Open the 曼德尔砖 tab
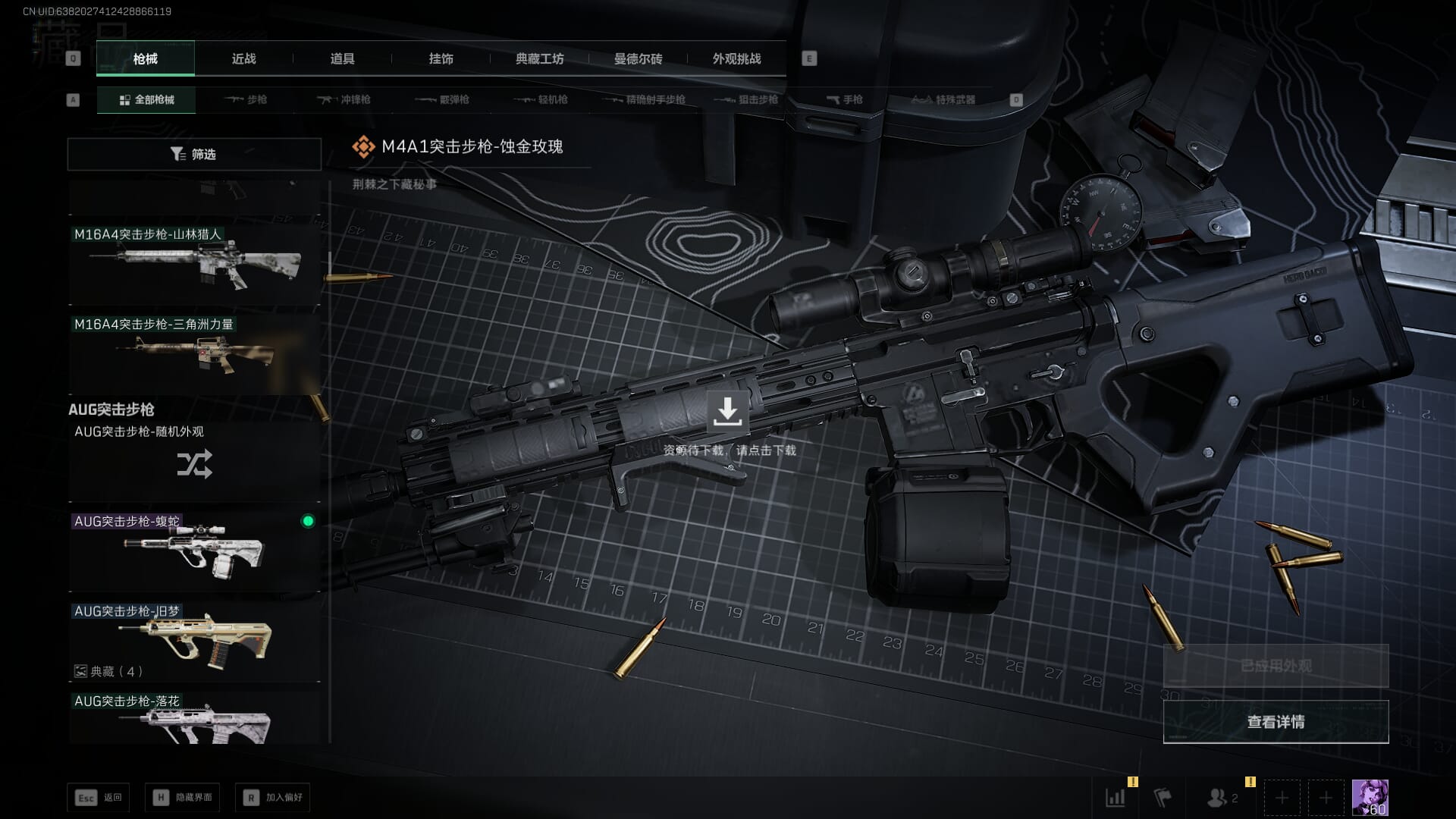Screen dimensions: 1456x819 pos(638,58)
